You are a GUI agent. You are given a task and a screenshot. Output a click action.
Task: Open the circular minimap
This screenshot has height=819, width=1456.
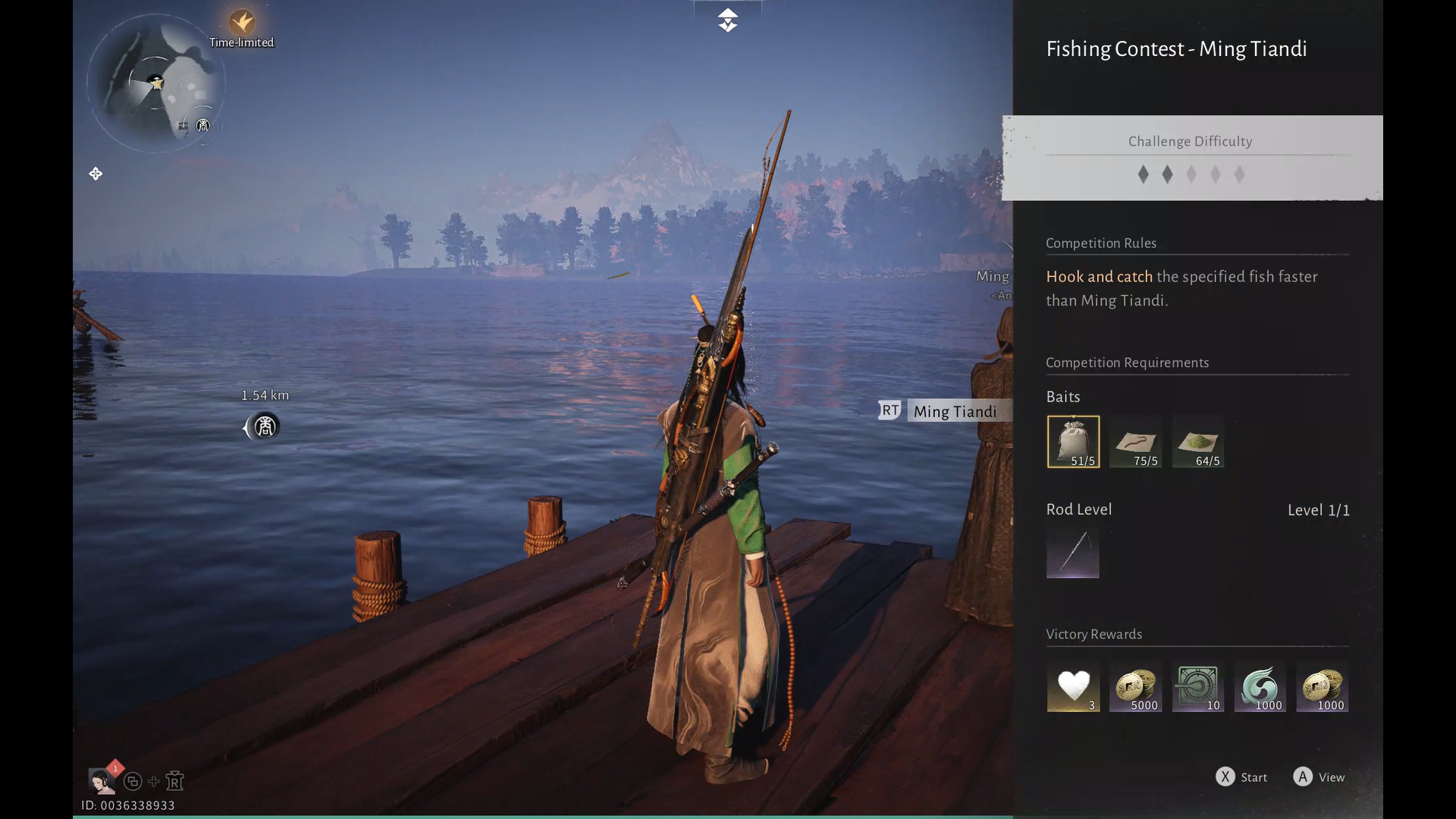coord(156,83)
